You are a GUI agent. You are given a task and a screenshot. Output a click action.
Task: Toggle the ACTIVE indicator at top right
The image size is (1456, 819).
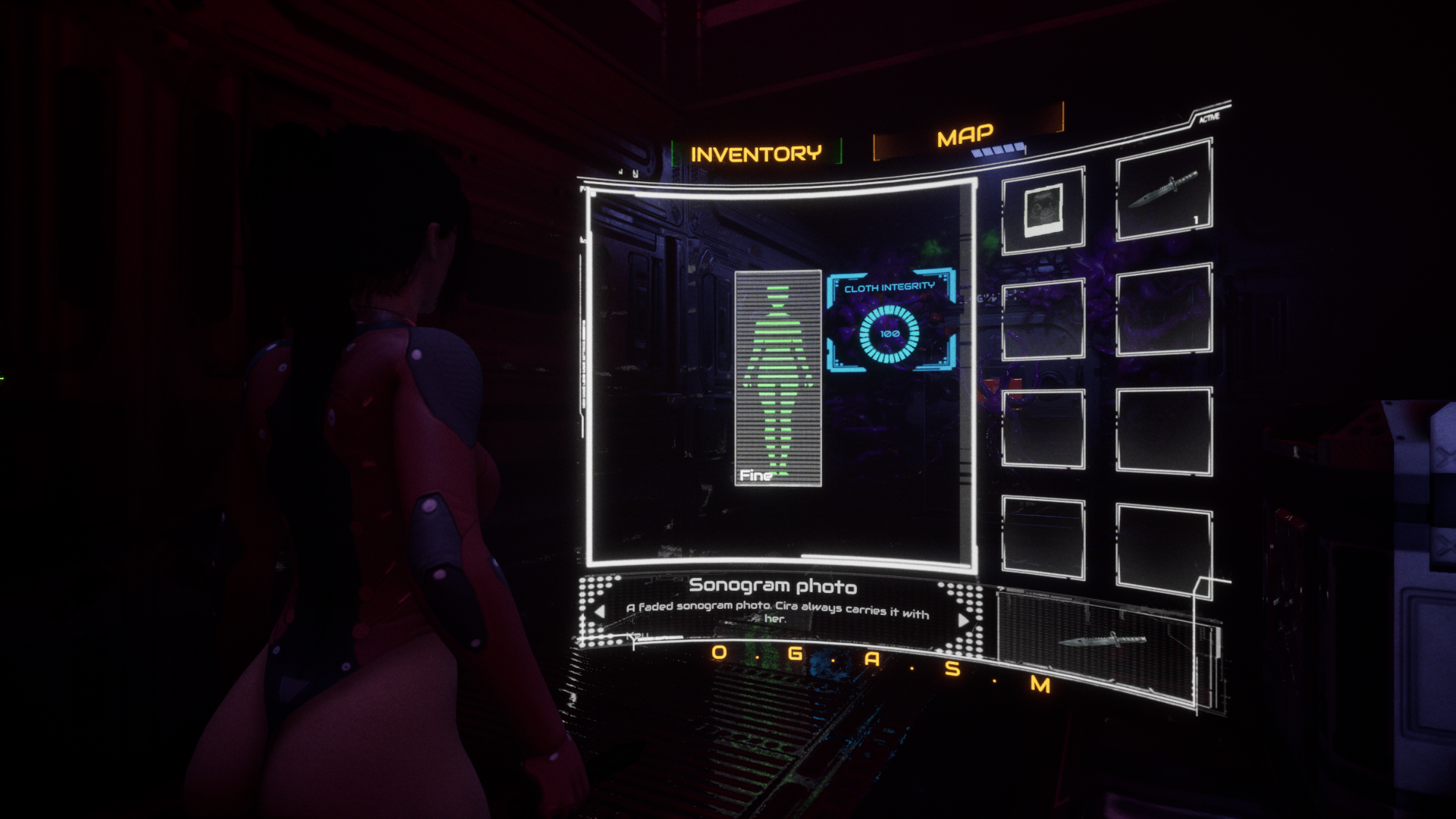tap(1211, 118)
